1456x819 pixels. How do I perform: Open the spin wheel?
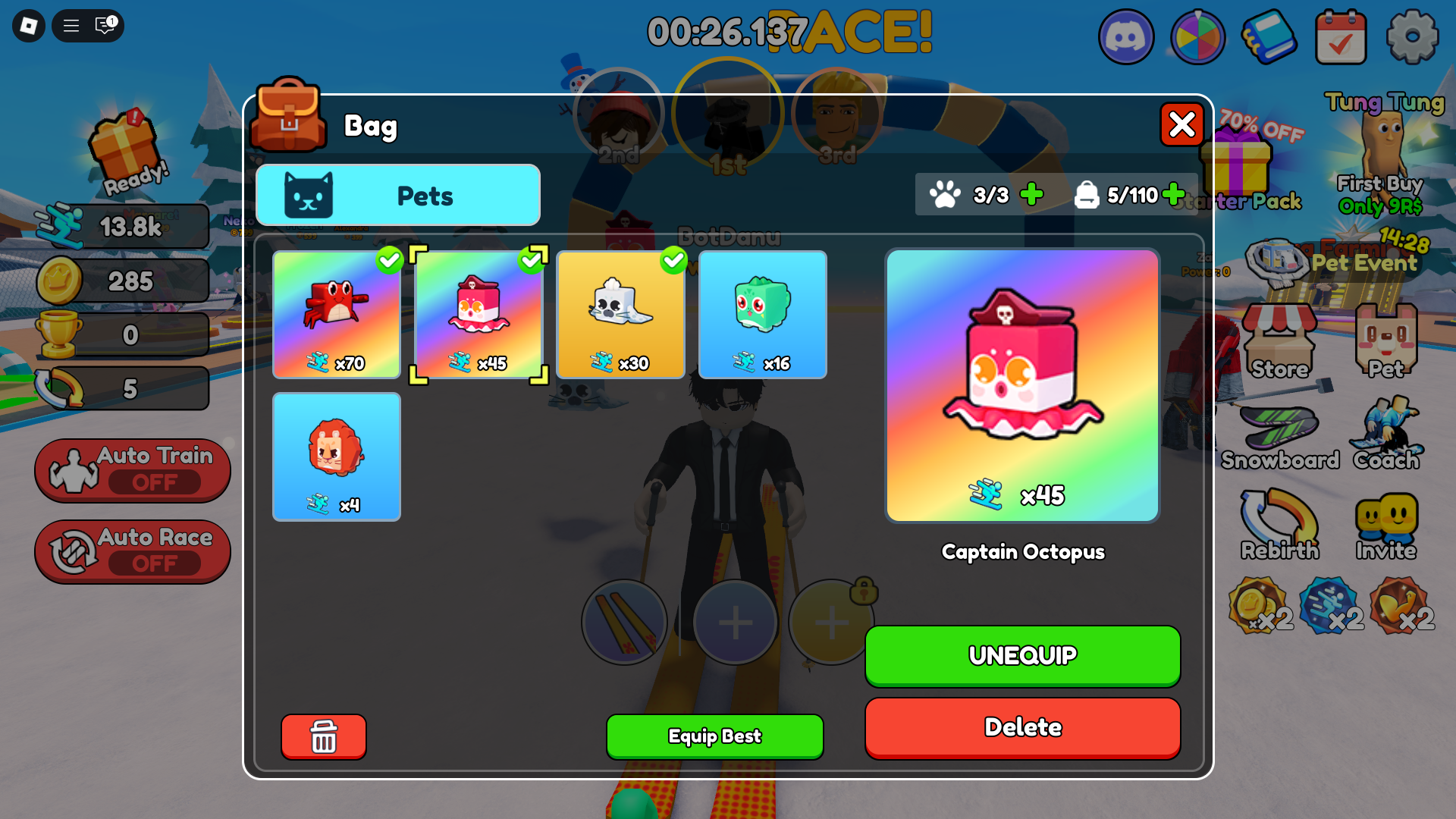1197,36
